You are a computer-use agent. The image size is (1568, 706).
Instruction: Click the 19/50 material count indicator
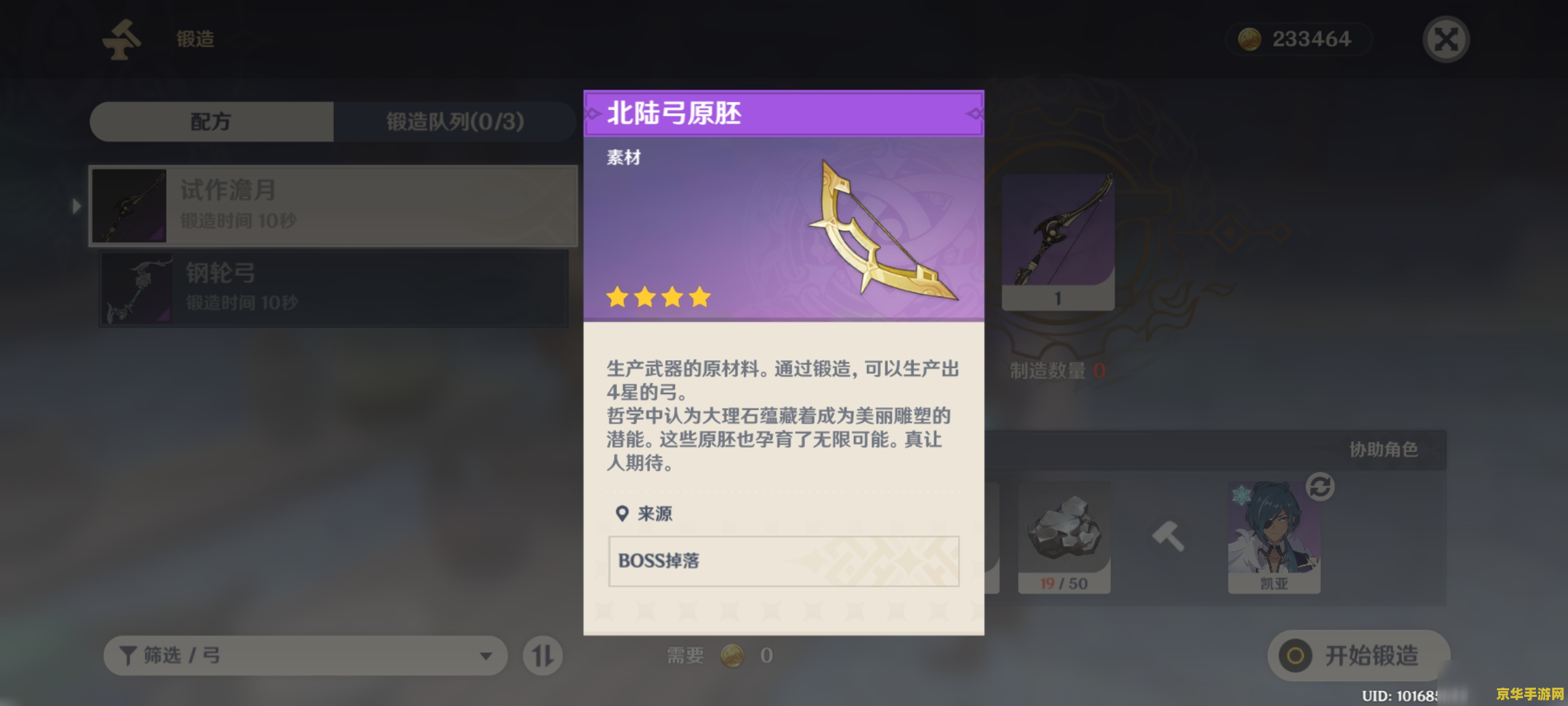(1064, 584)
